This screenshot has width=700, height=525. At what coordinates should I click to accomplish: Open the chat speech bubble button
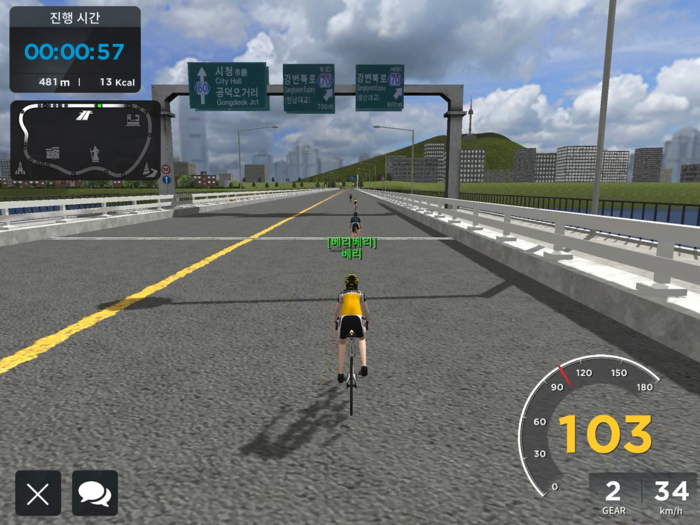(x=95, y=493)
